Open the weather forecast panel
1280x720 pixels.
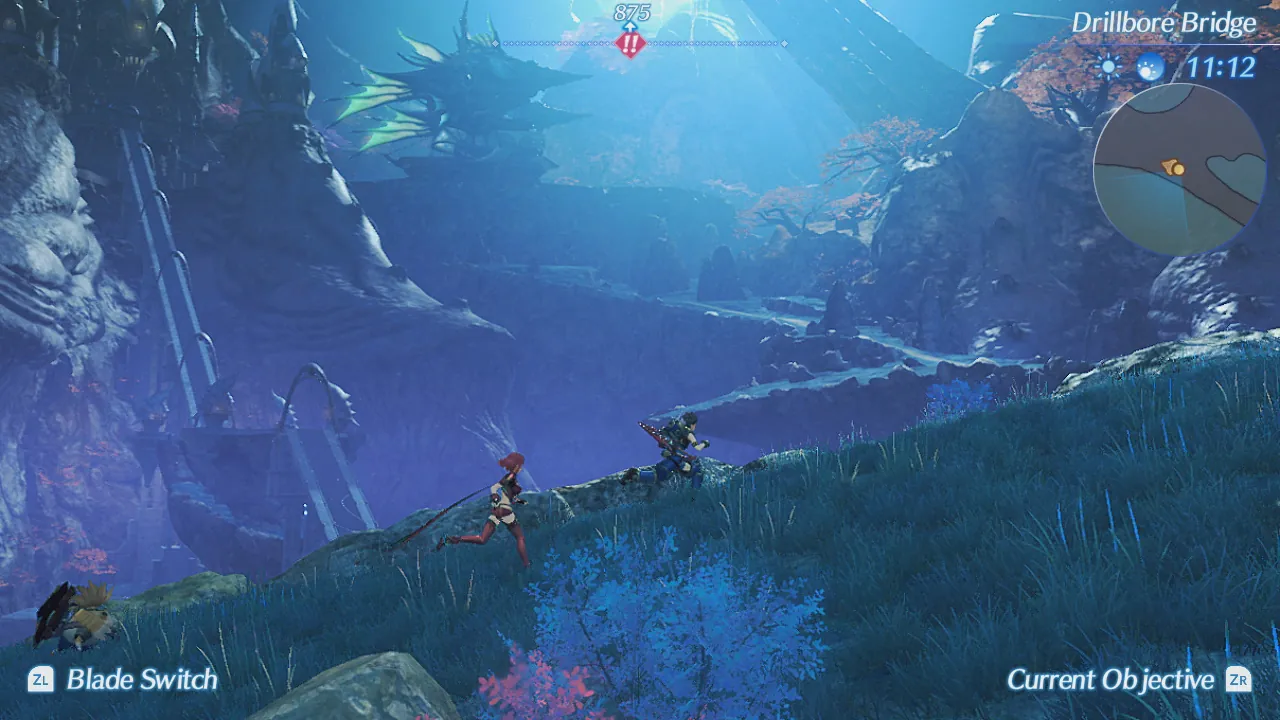pos(1130,69)
